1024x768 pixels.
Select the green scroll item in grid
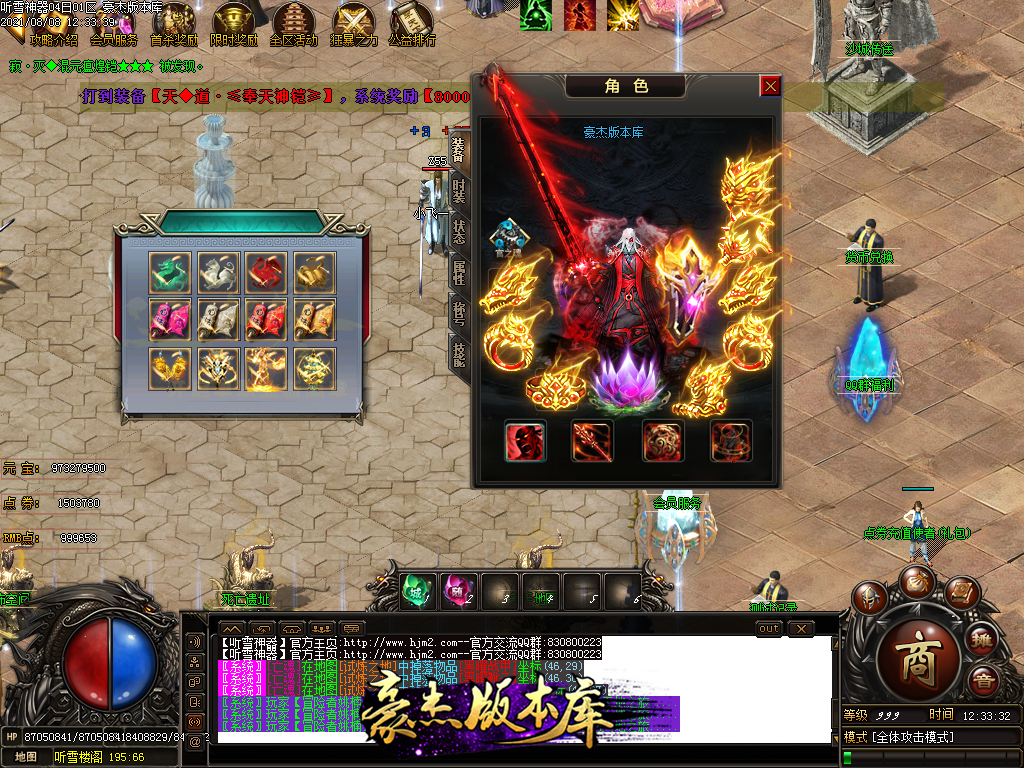tap(169, 271)
